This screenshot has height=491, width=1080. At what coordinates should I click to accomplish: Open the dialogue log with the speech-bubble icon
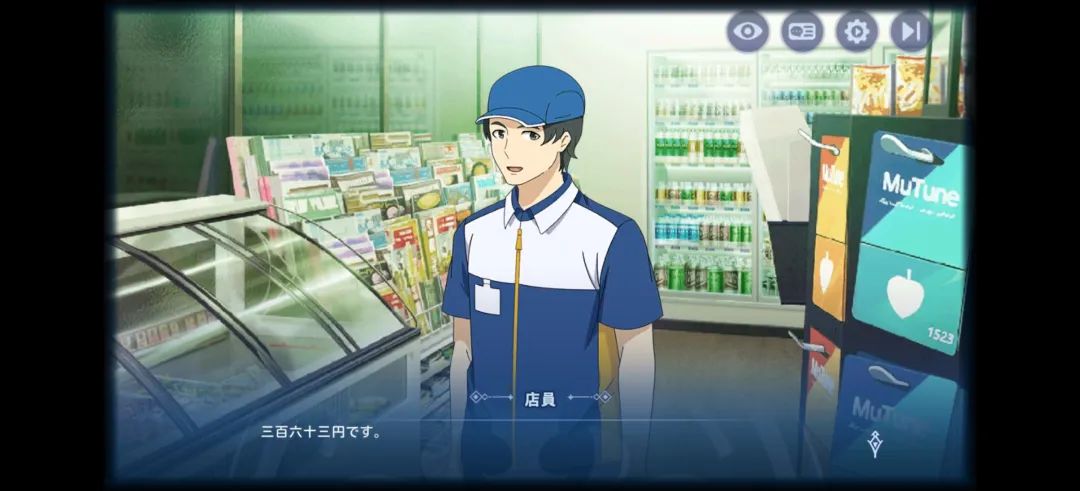click(x=802, y=31)
